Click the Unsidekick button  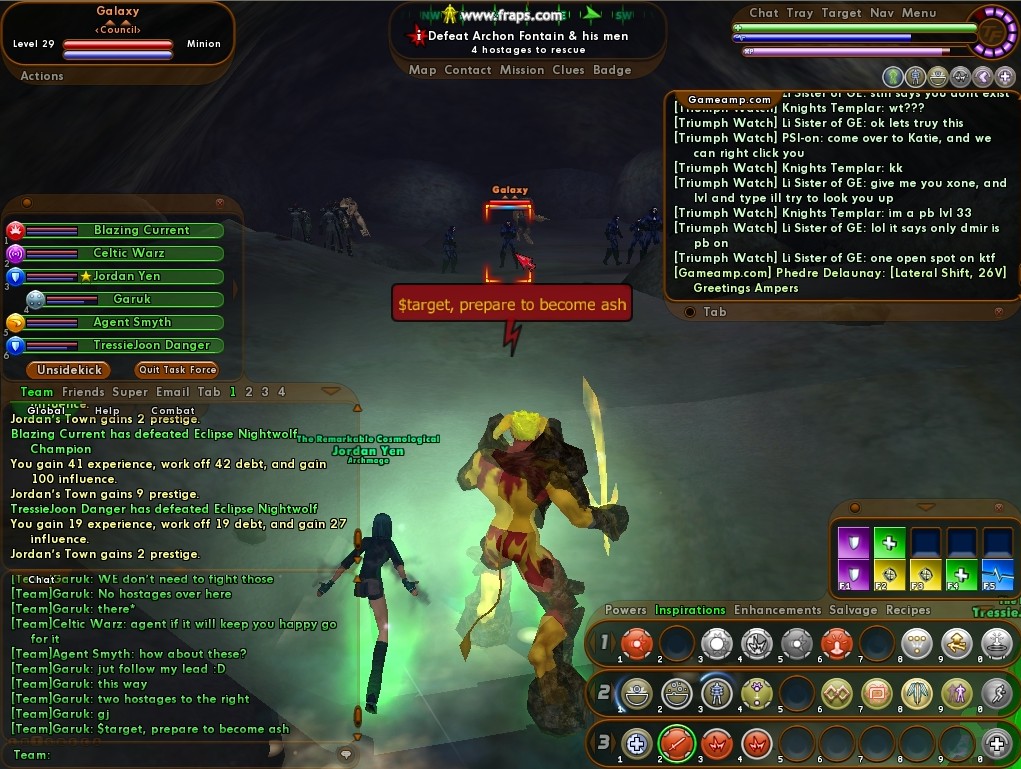click(70, 370)
